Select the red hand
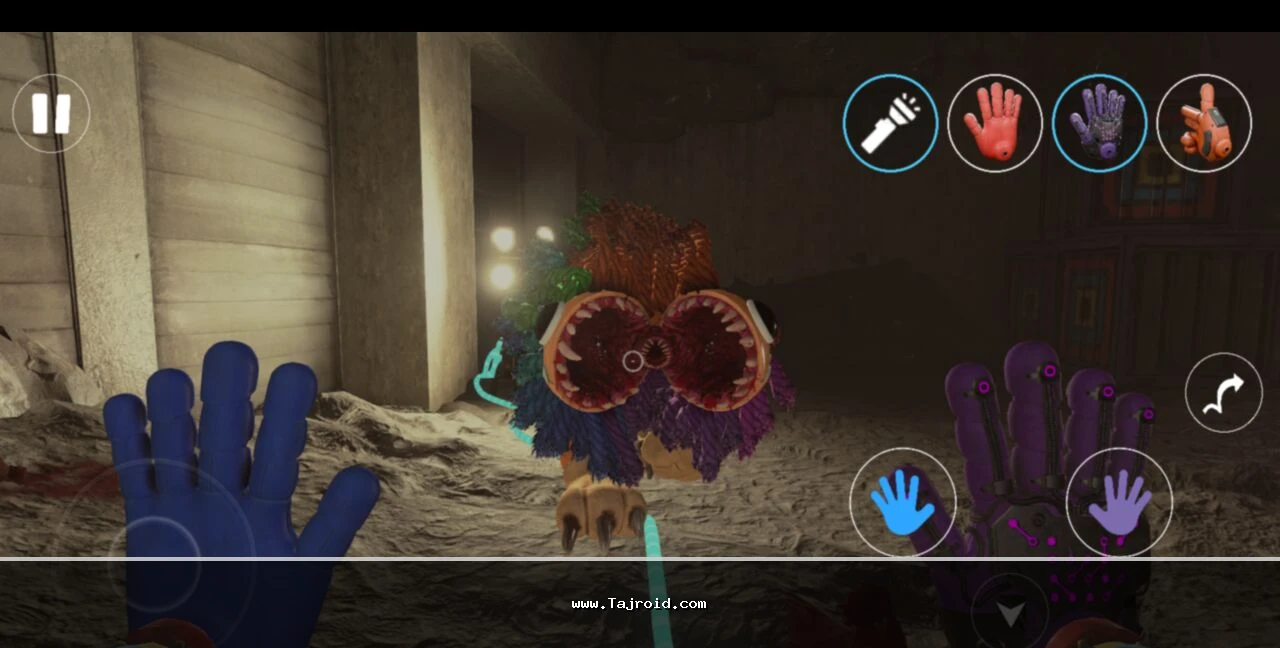 (x=994, y=123)
